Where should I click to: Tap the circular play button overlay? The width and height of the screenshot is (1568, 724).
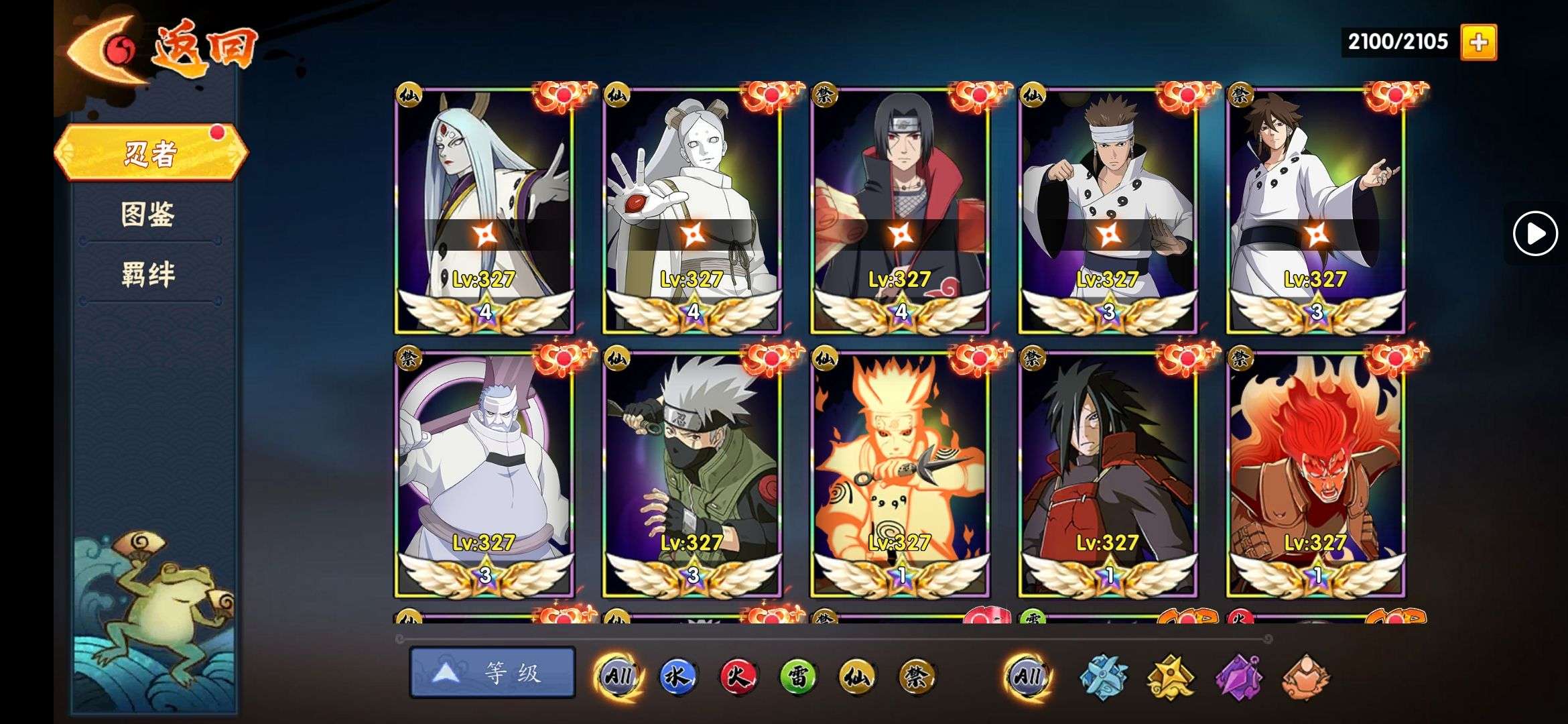pos(1534,233)
